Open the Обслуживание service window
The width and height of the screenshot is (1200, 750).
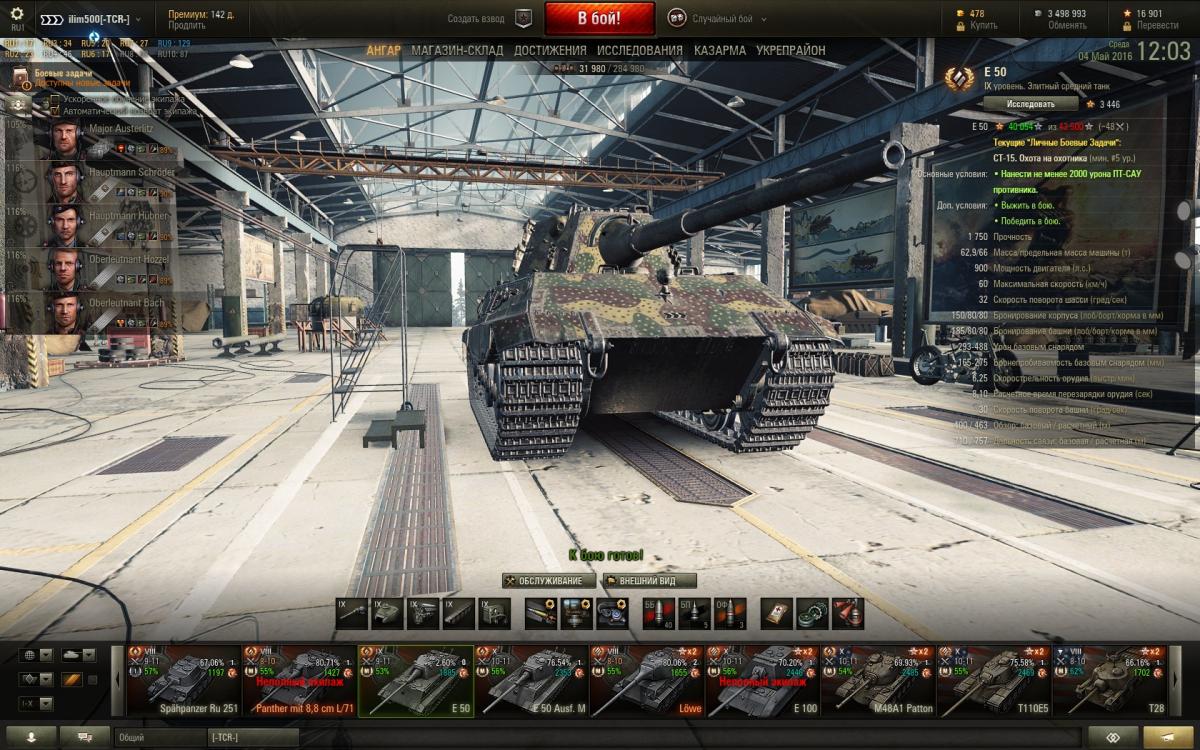point(549,580)
